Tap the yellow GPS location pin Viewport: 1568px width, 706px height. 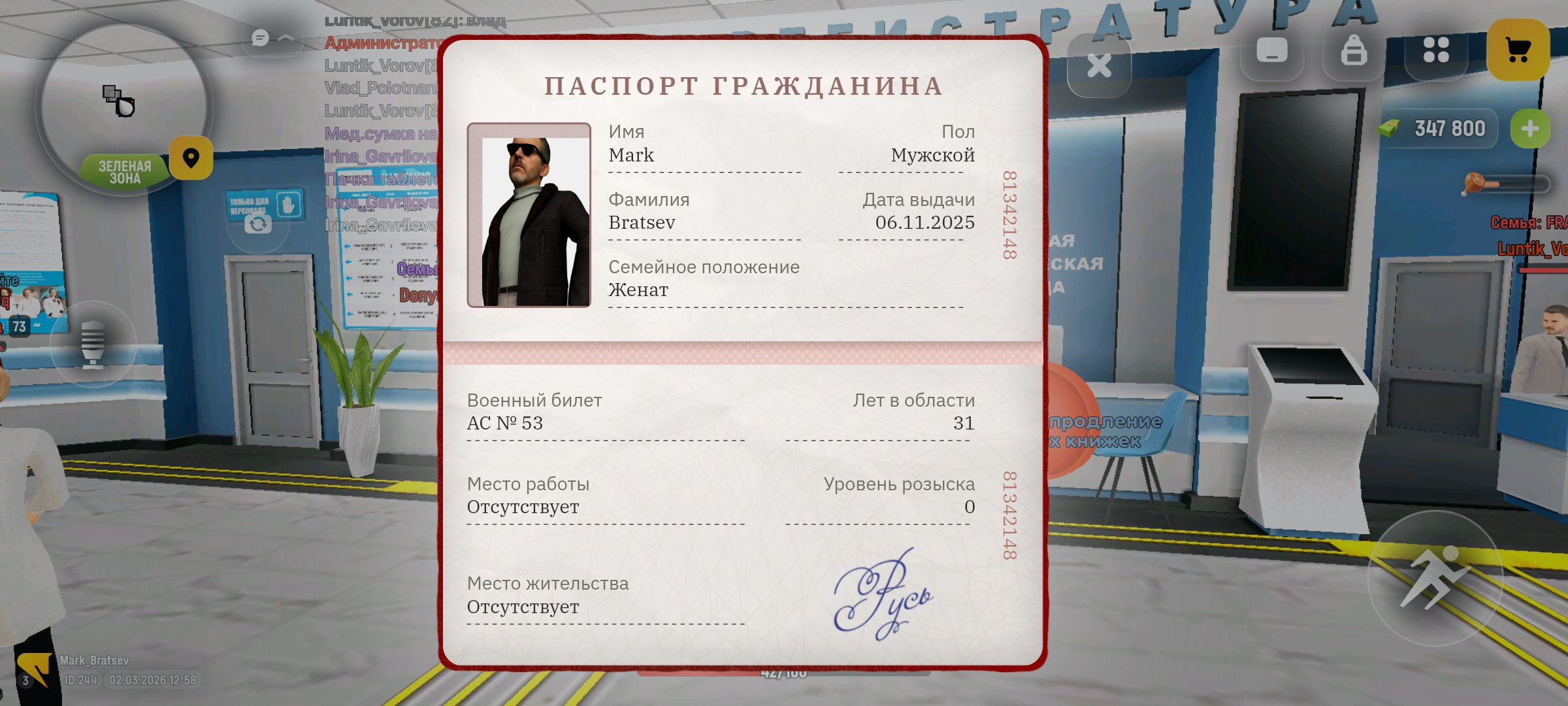click(190, 158)
